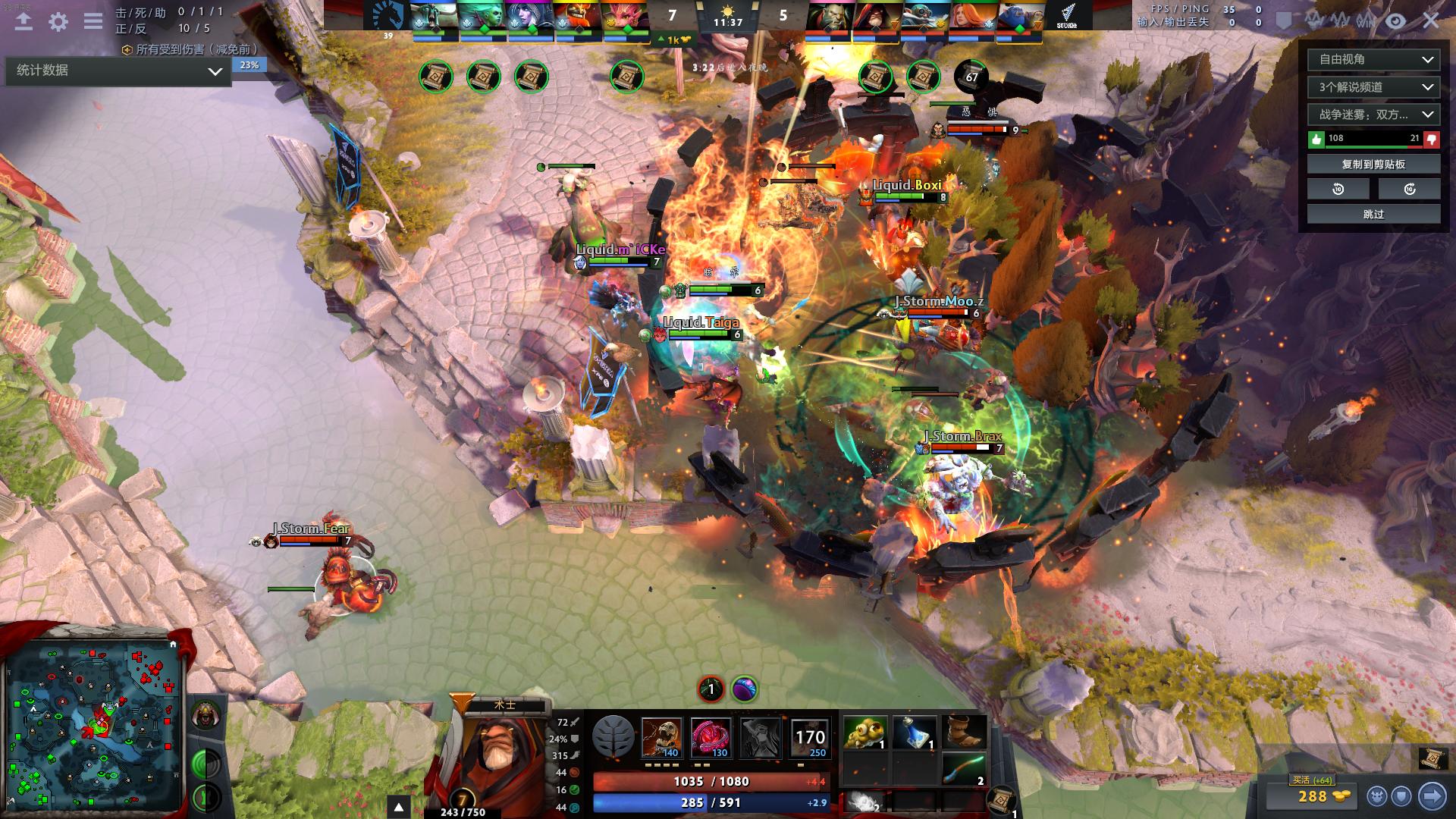This screenshot has width=1456, height=819.
Task: Open the net worth graph icon at top right
Action: (x=1312, y=20)
